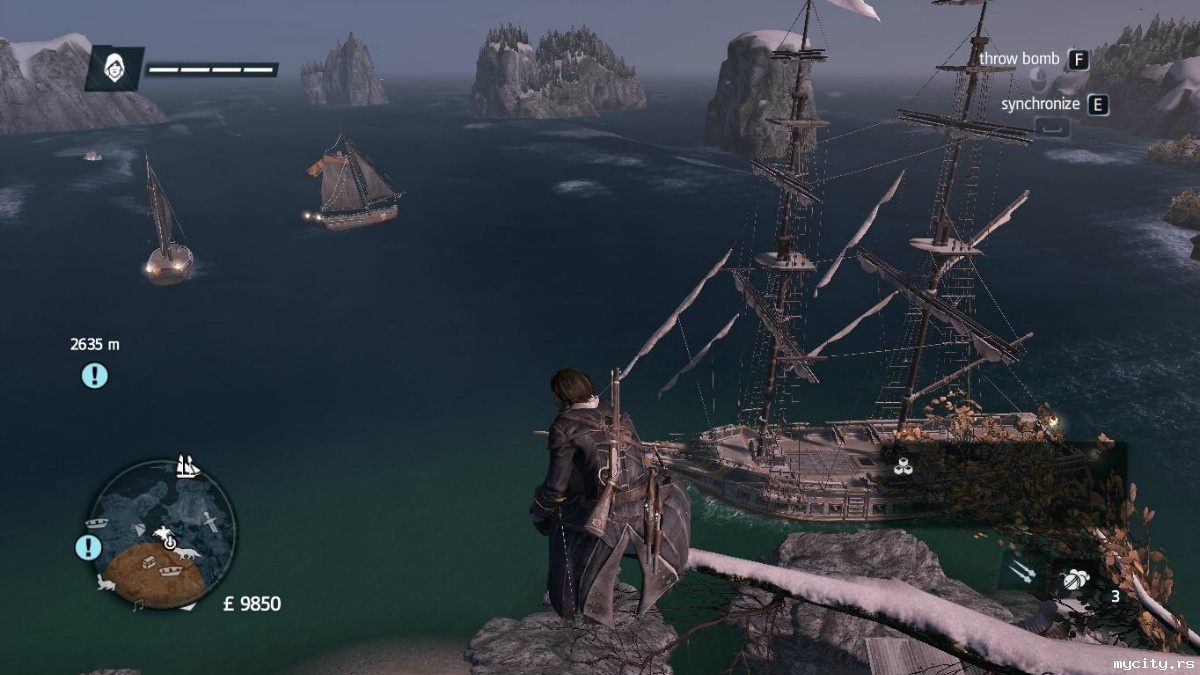
Task: Click the treasure chest marker on the minimap
Action: (150, 563)
